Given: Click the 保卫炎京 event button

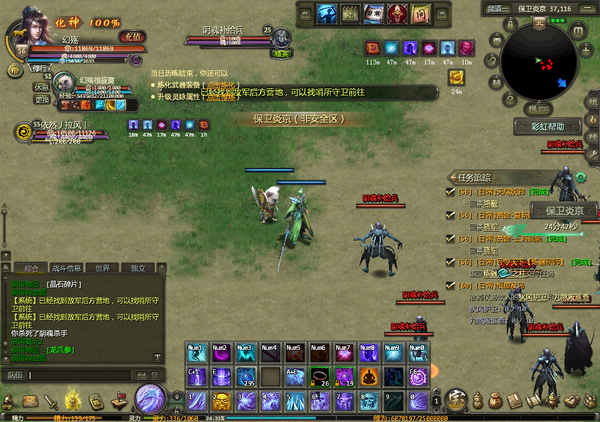Looking at the screenshot, I should click(x=563, y=211).
